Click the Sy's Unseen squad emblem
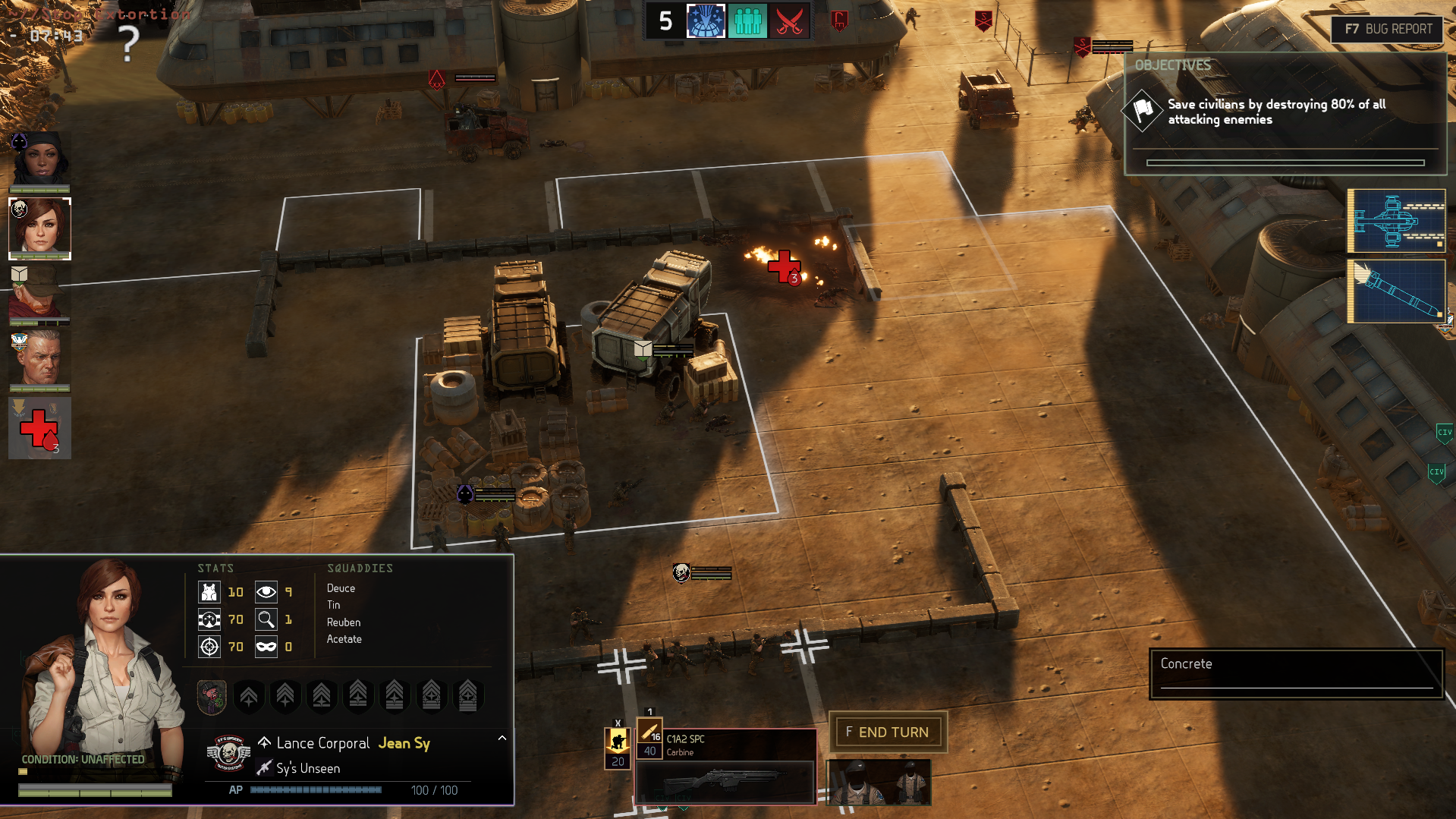 pyautogui.click(x=228, y=753)
